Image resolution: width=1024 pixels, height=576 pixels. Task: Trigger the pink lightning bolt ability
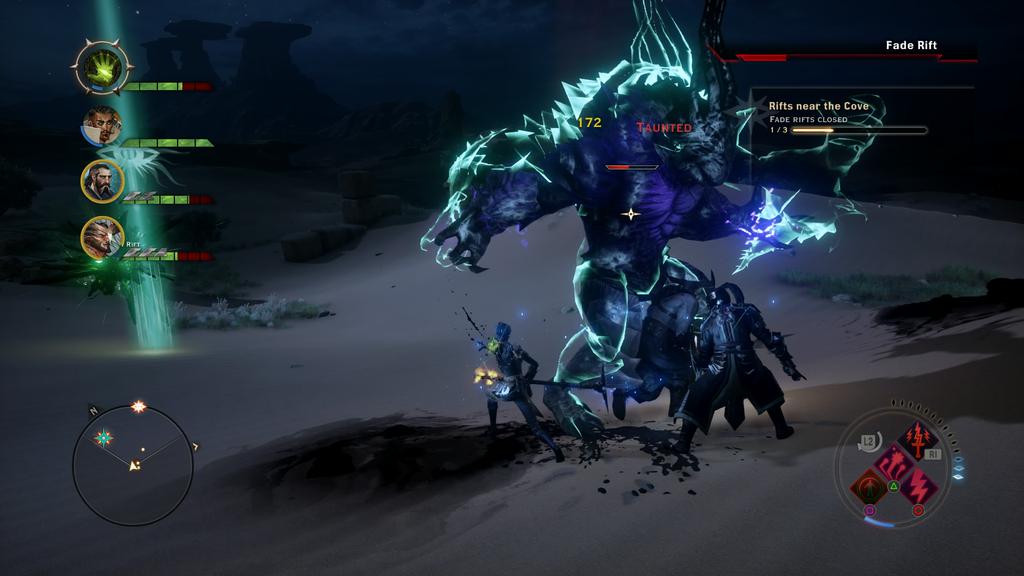point(919,489)
